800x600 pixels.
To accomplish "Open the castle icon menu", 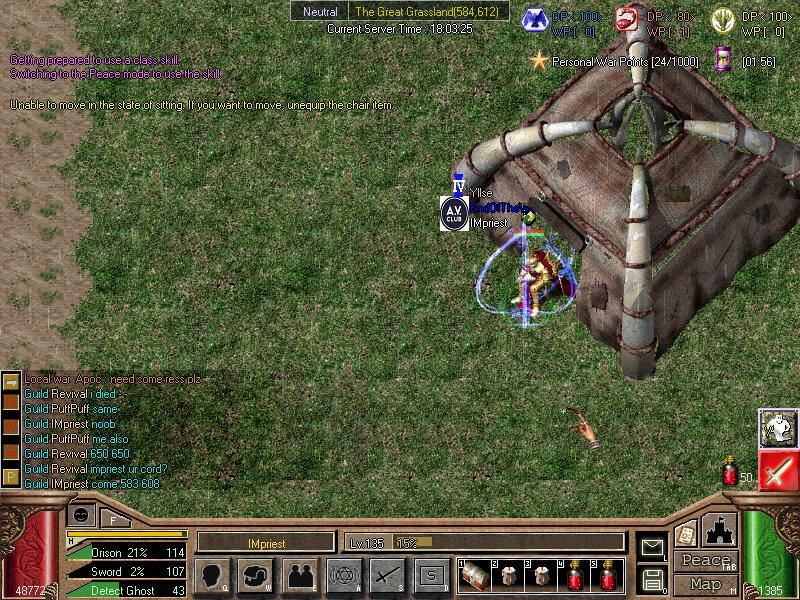I will (x=720, y=530).
